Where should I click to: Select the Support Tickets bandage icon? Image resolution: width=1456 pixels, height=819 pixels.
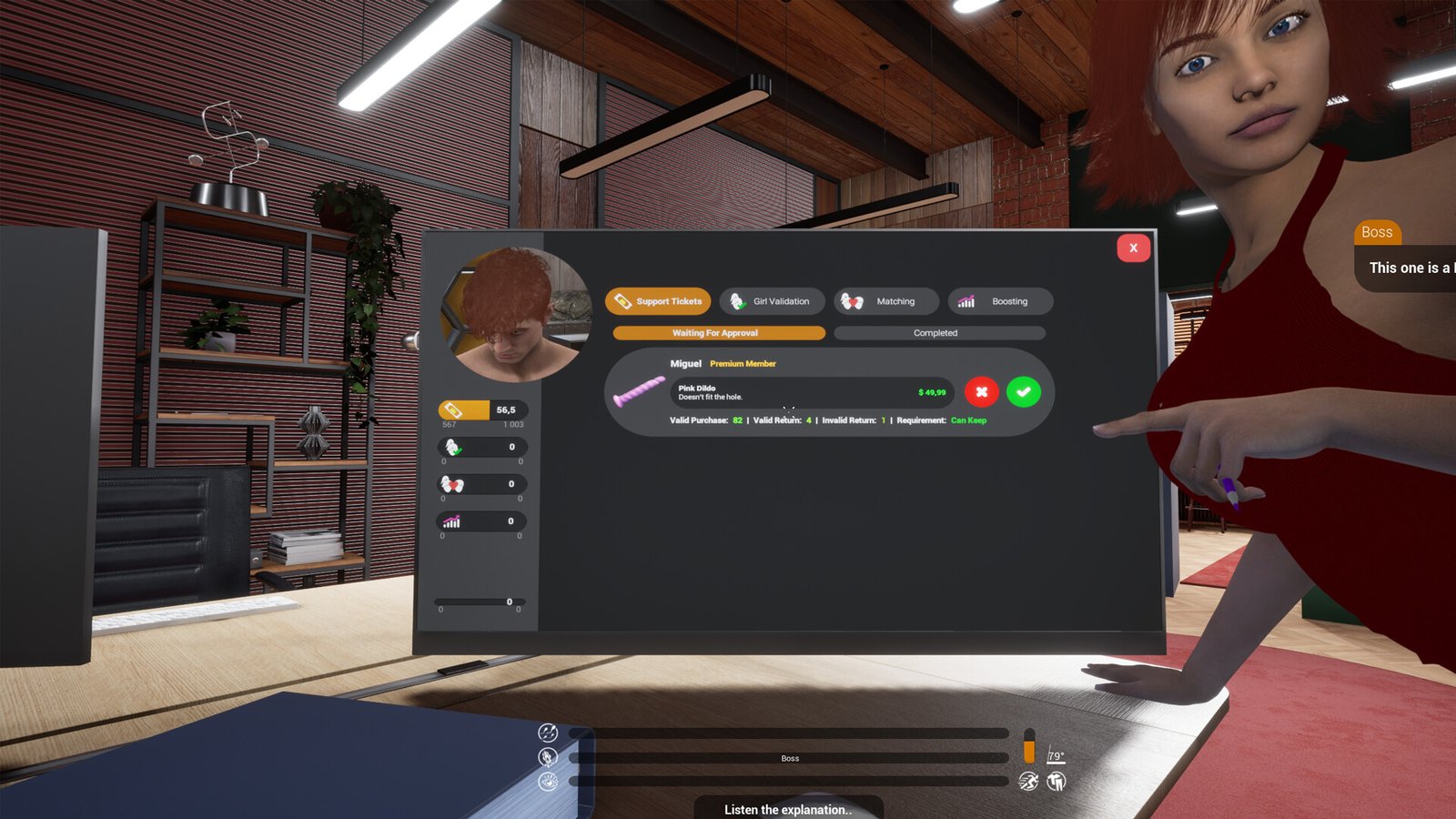click(x=622, y=301)
